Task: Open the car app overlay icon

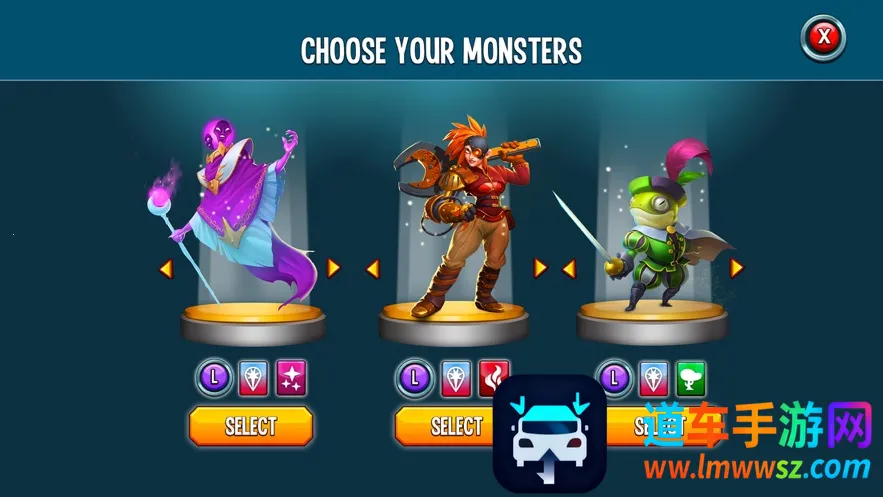Action: pos(550,434)
